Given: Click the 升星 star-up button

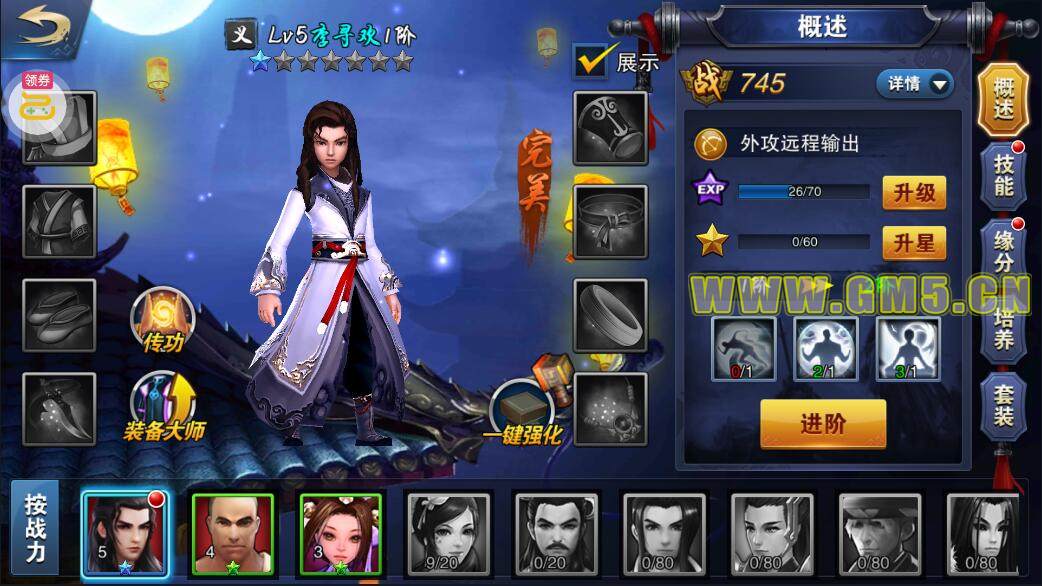Looking at the screenshot, I should [913, 241].
